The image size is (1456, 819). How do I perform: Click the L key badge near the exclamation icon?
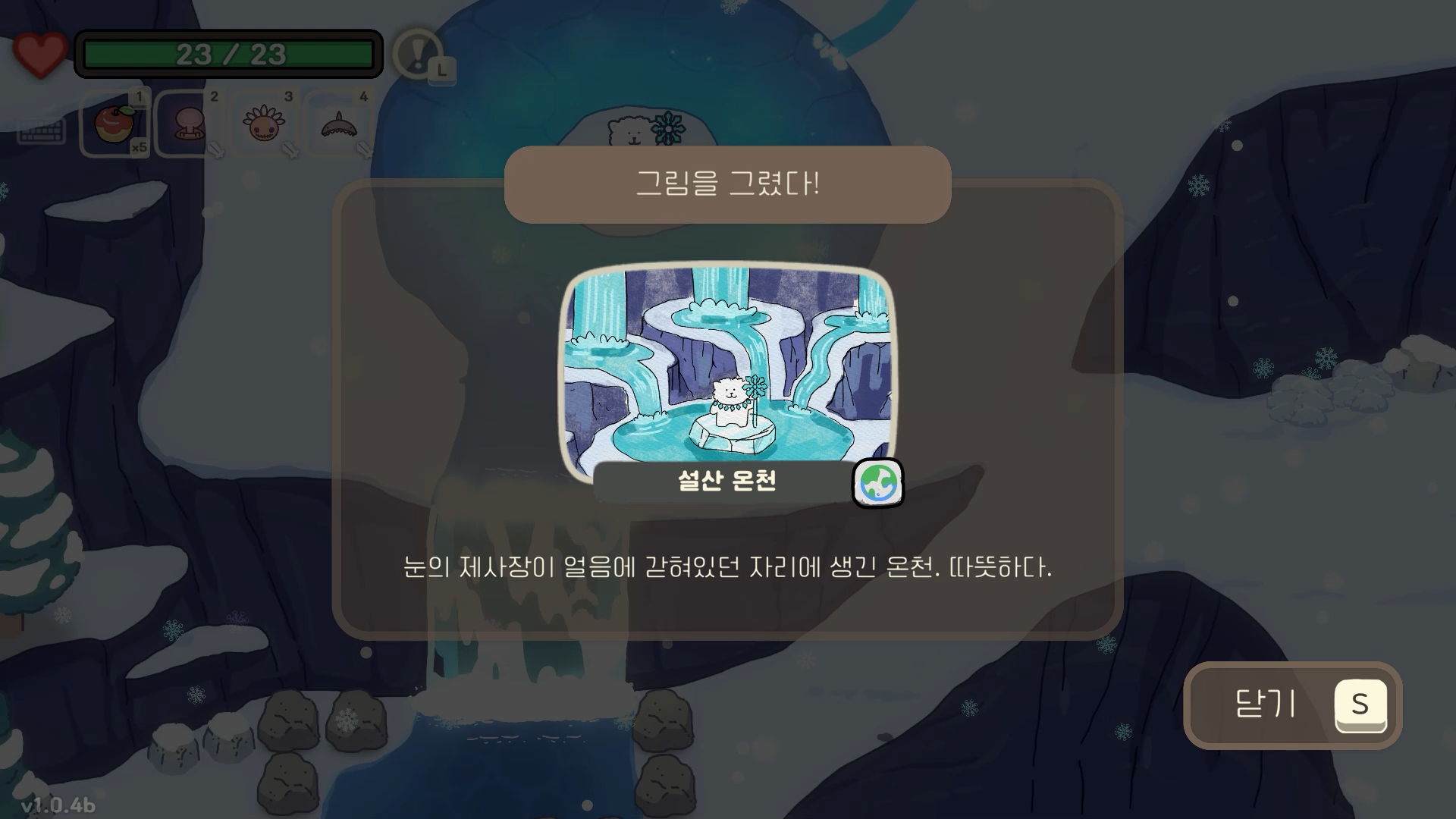(x=442, y=71)
